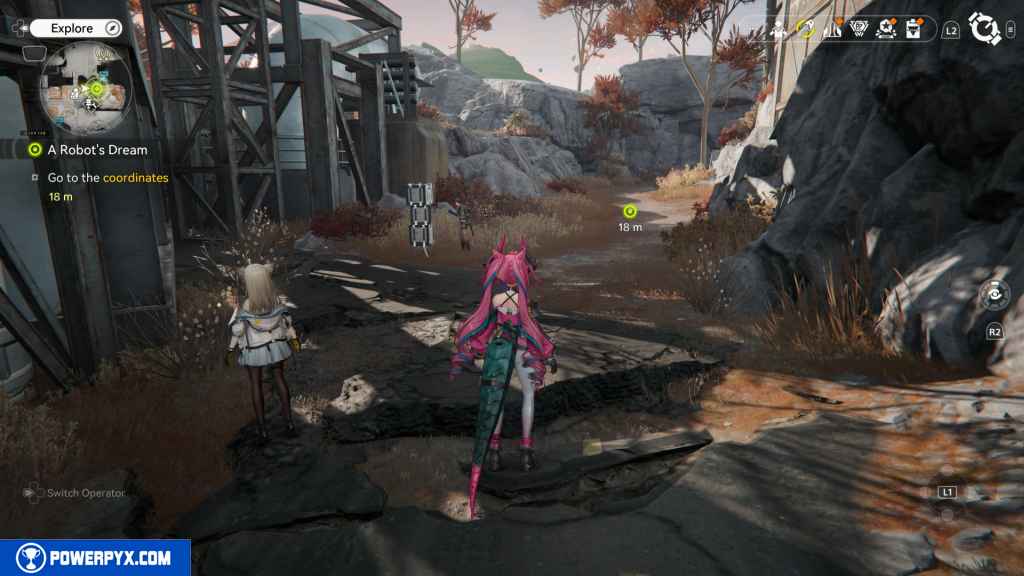The image size is (1024, 576).
Task: Click the green objective waypoint marker
Action: point(630,211)
